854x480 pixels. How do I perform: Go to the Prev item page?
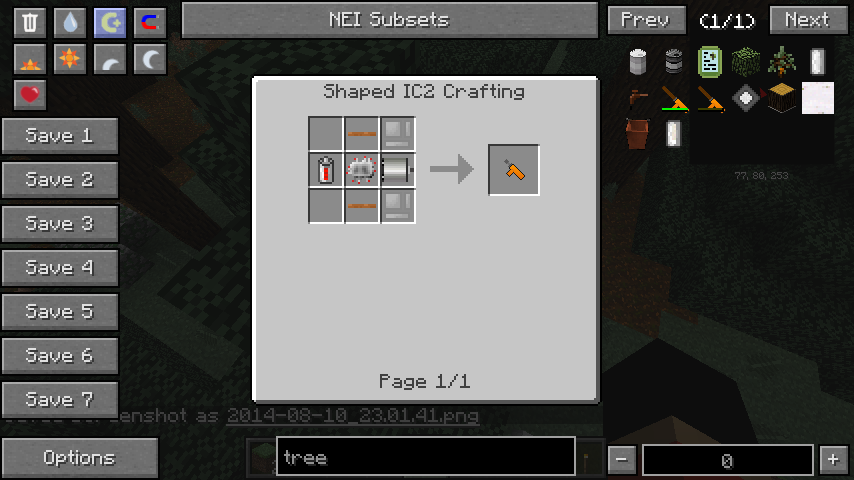645,20
